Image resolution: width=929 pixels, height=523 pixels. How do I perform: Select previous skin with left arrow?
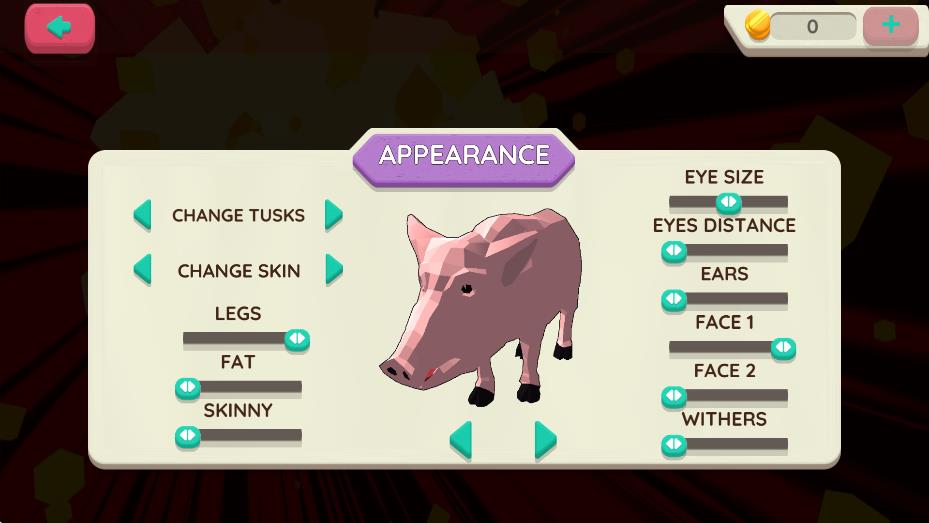point(143,270)
